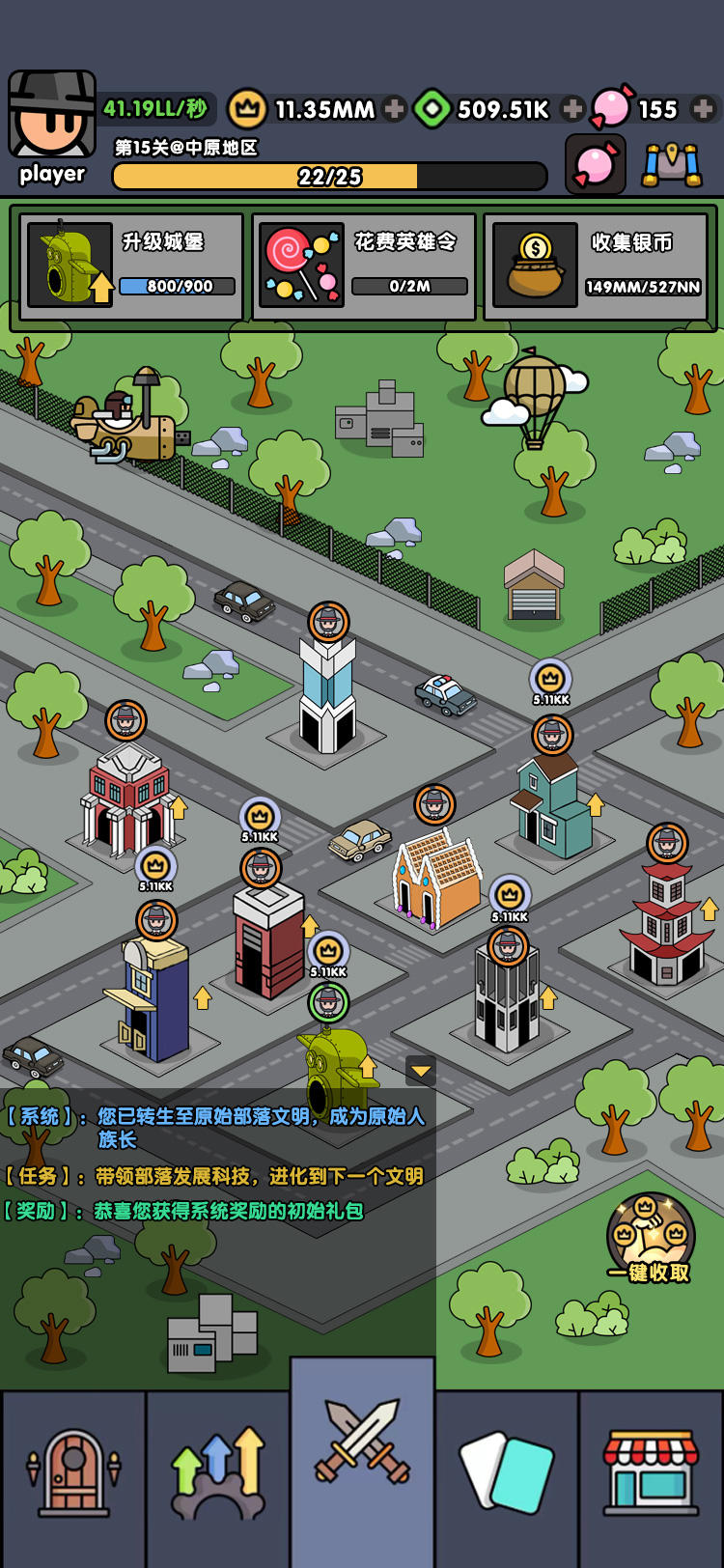Image resolution: width=724 pixels, height=1568 pixels.
Task: Switch to the upgrade arrows tab
Action: pyautogui.click(x=218, y=1477)
